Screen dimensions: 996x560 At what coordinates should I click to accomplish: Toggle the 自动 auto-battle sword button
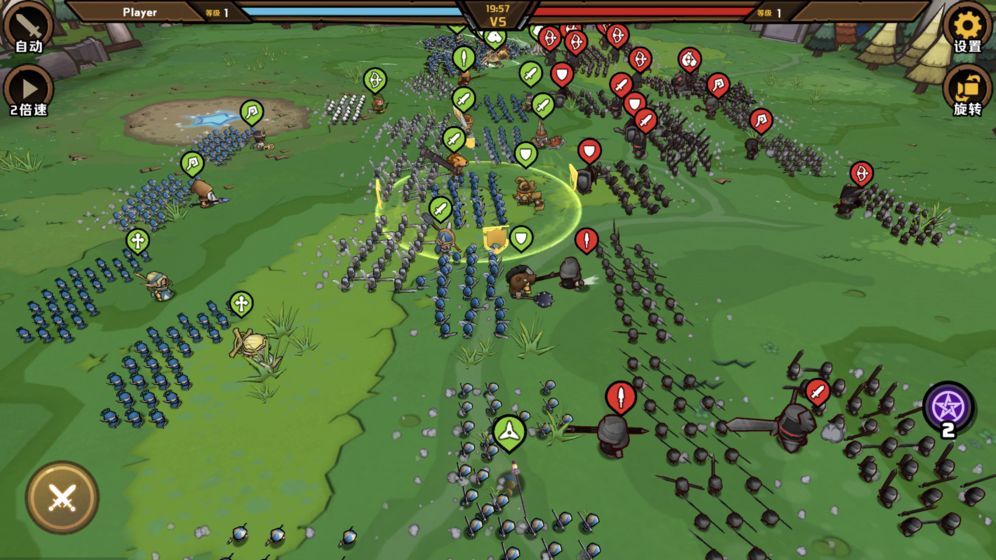coord(28,26)
